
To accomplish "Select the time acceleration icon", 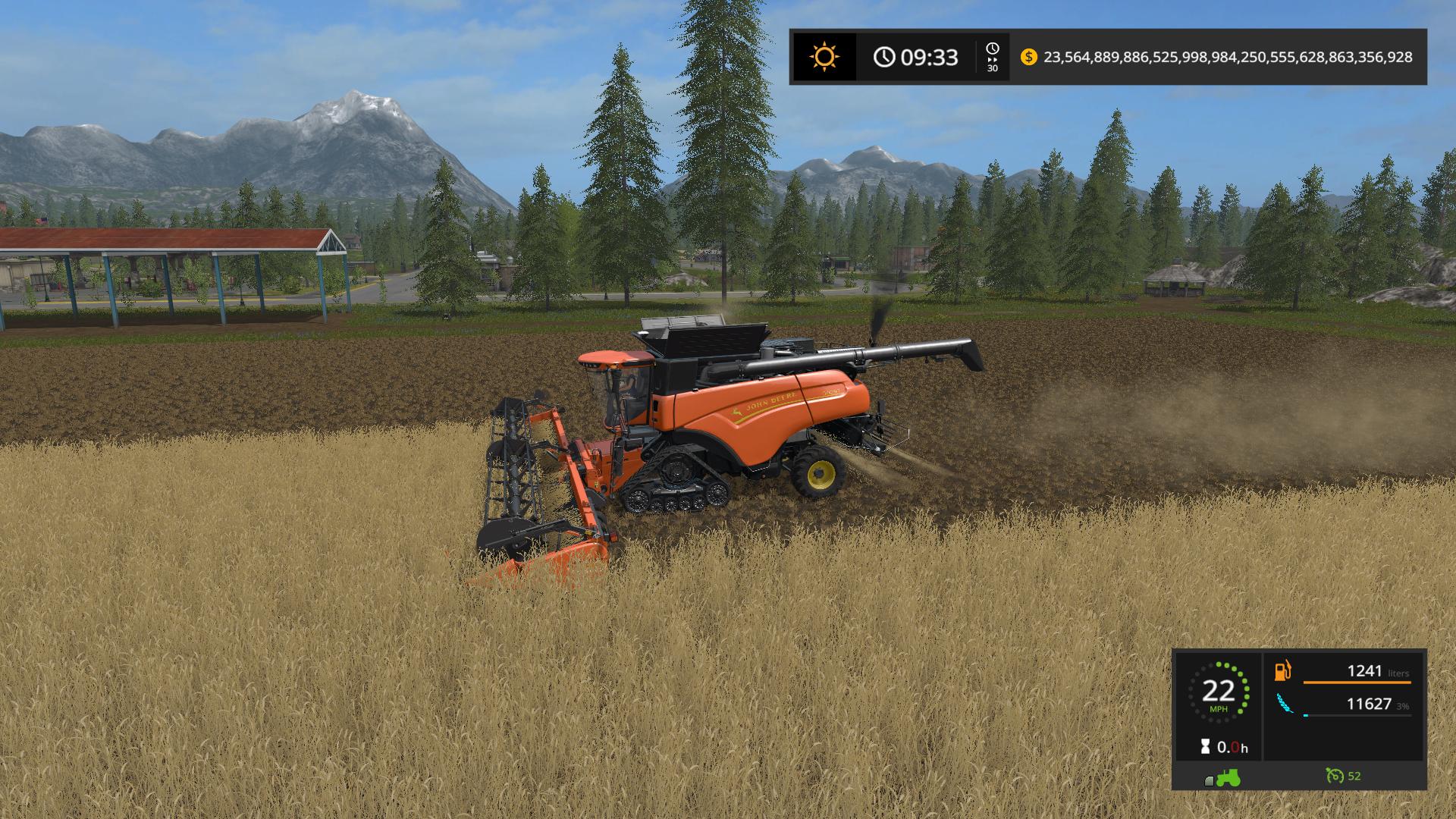I will pyautogui.click(x=992, y=57).
